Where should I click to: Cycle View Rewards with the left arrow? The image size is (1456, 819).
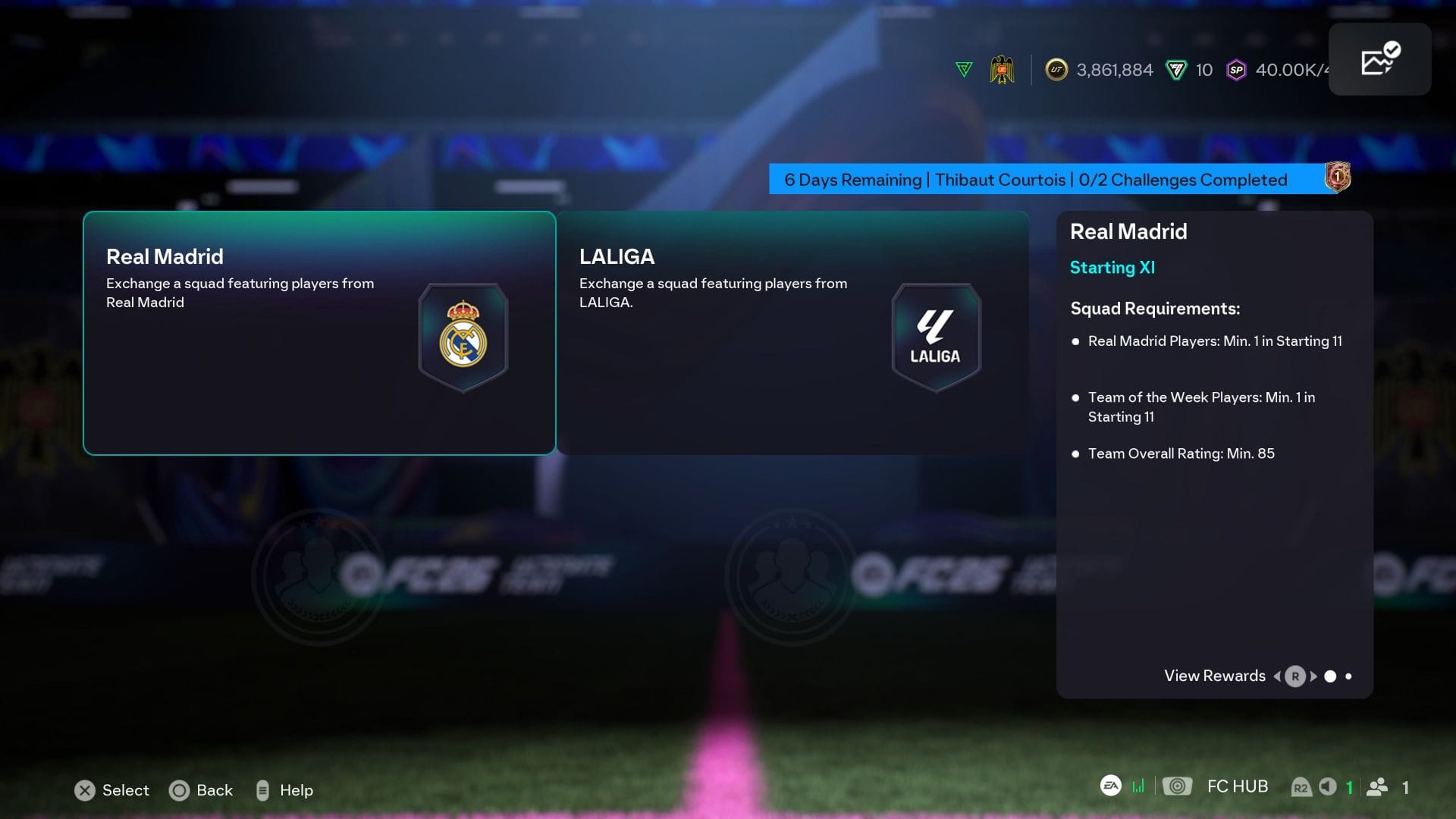[1277, 676]
